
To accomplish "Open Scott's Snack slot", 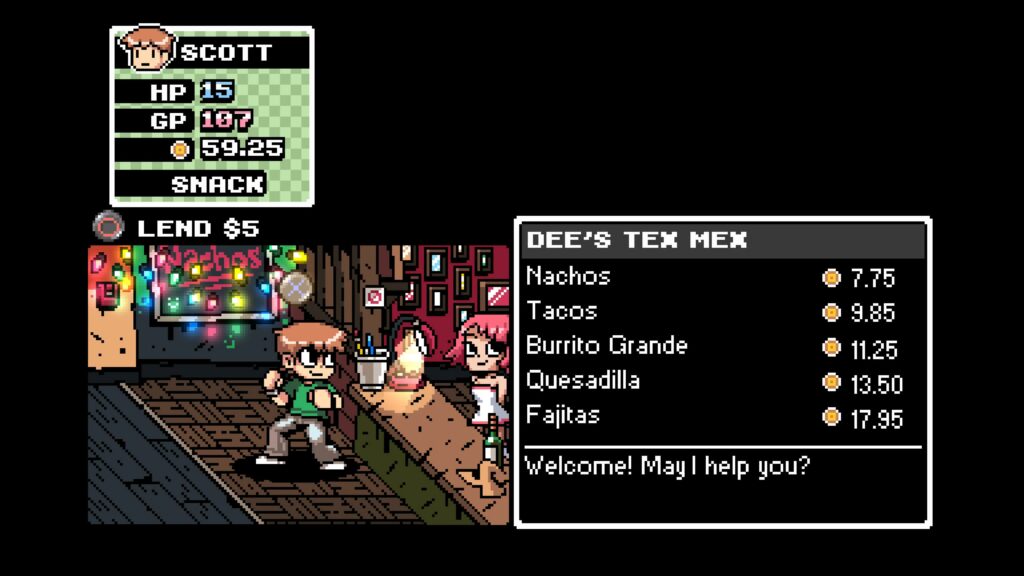I will (x=217, y=184).
